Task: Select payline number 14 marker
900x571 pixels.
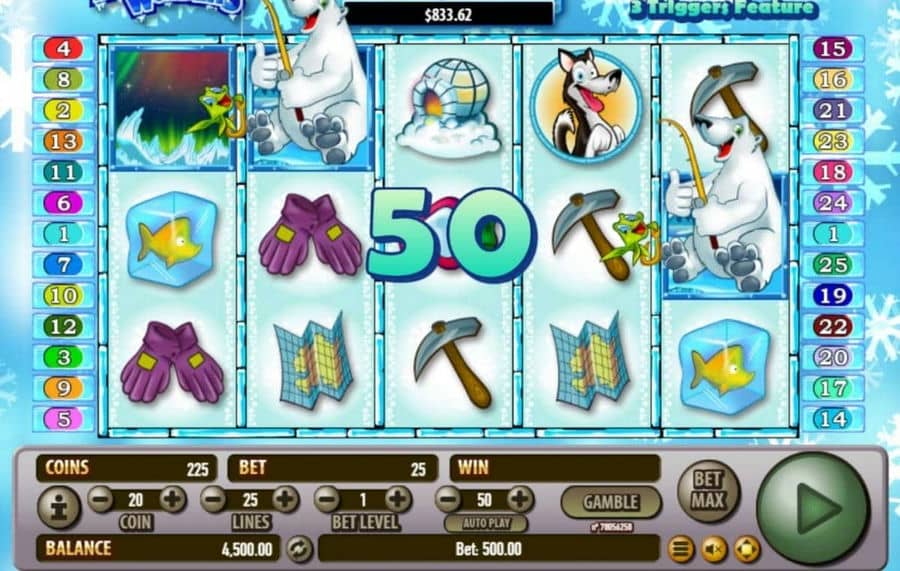Action: [832, 418]
